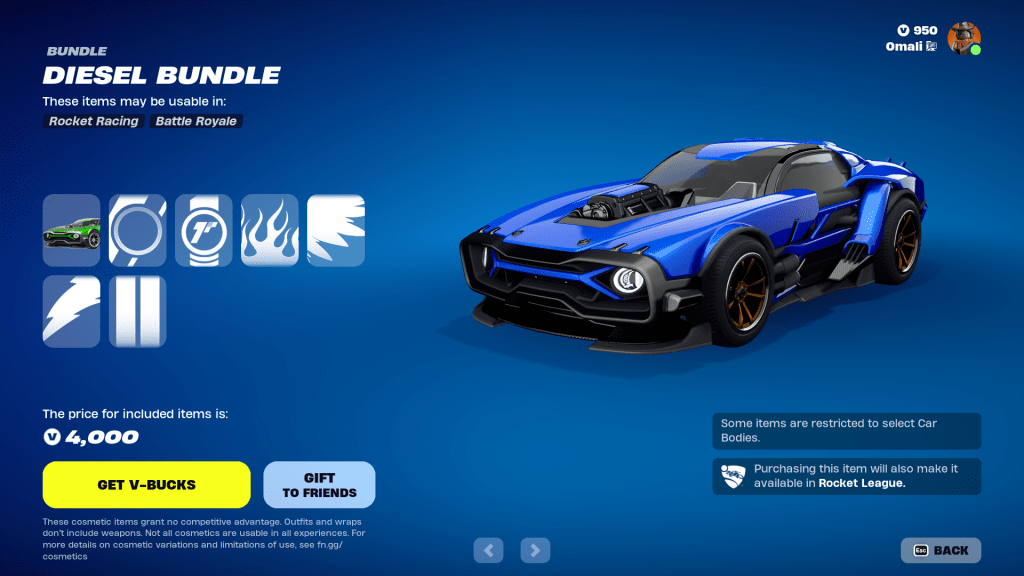1024x576 pixels.
Task: Pick the flames decal thumbnail
Action: tap(270, 230)
